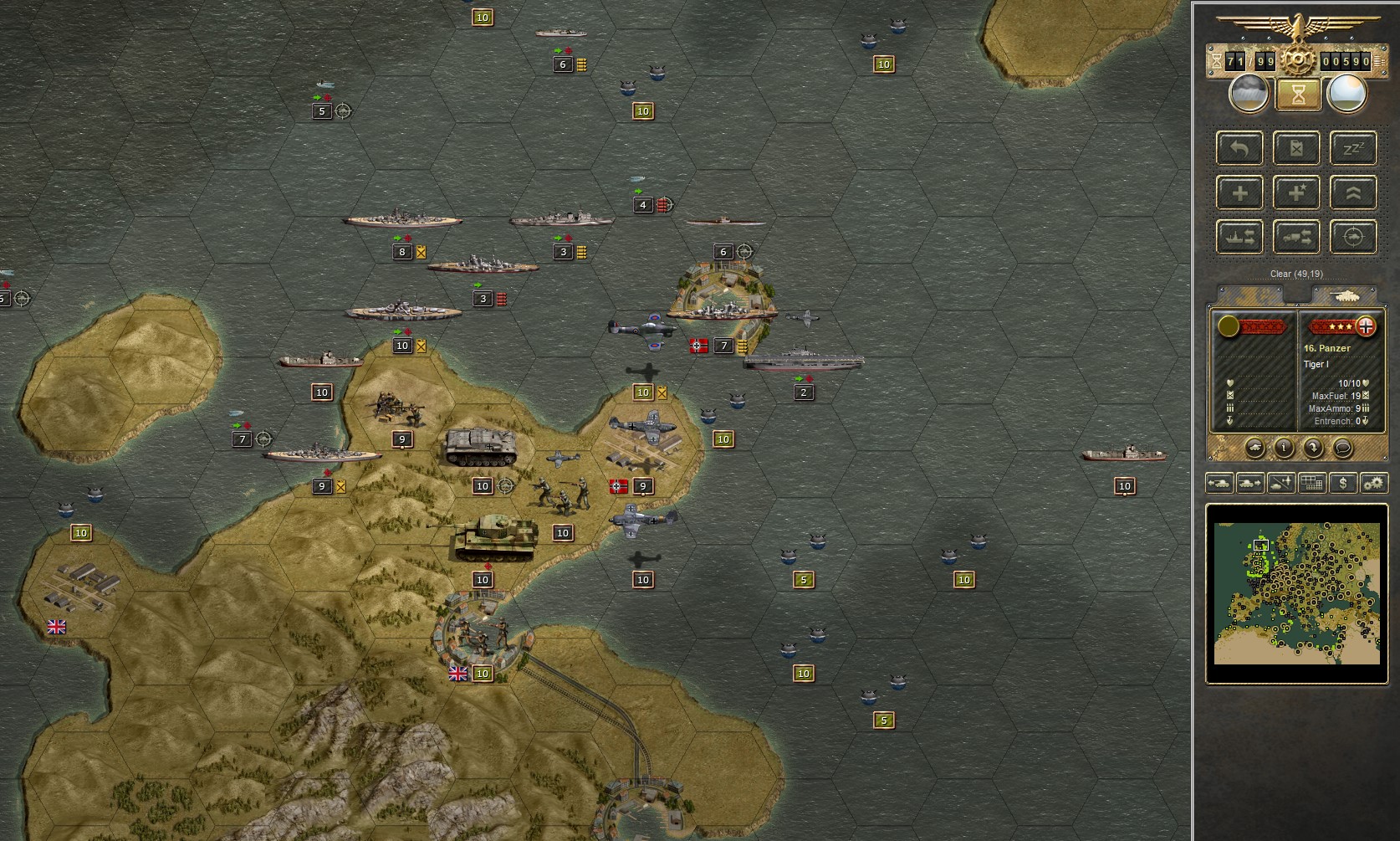Select the next unit
The image size is (1400, 841).
(1250, 483)
